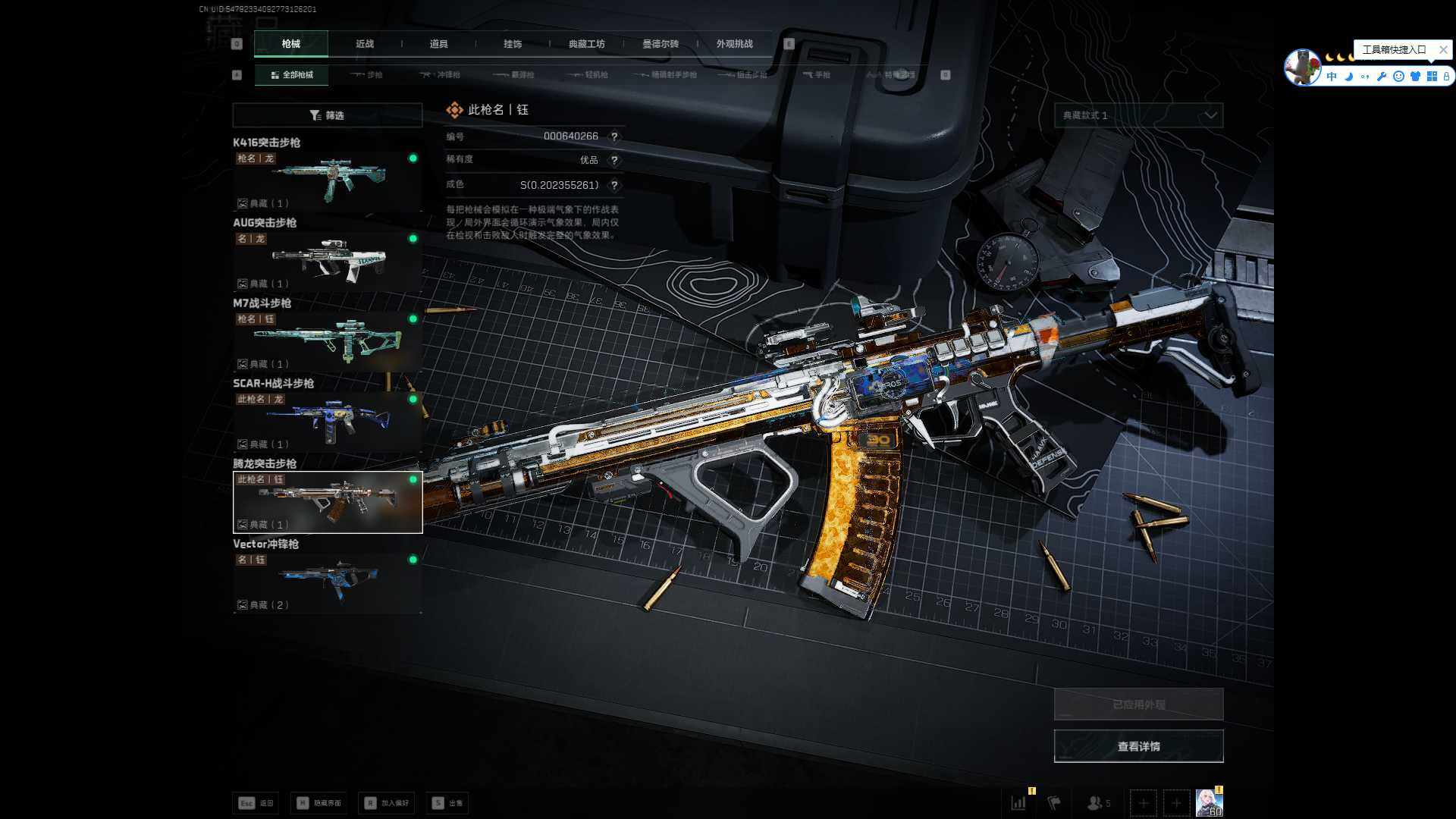Show help for the 稀有度 rarity field
The height and width of the screenshot is (819, 1456).
(614, 161)
